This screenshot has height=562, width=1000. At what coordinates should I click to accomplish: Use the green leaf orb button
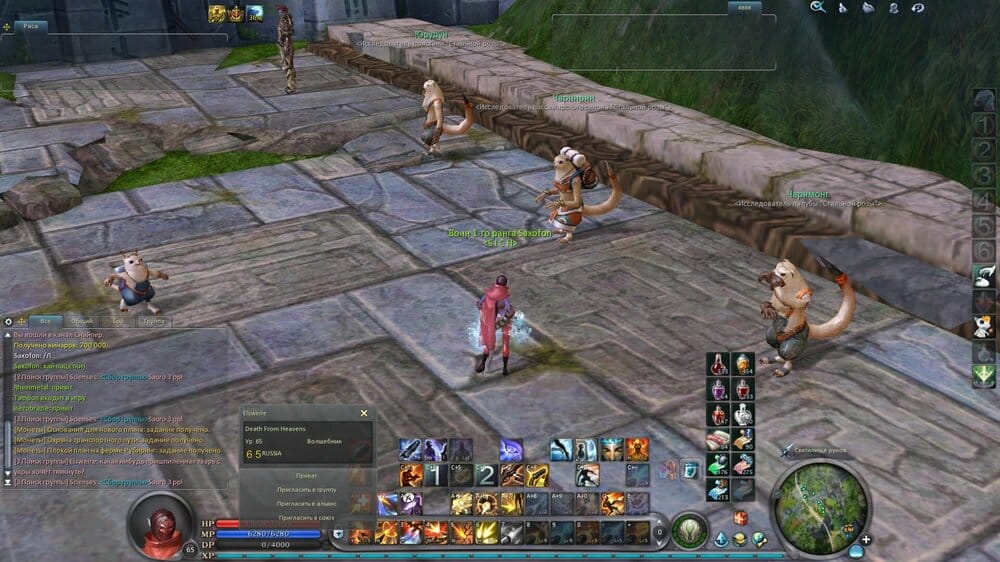pos(687,528)
